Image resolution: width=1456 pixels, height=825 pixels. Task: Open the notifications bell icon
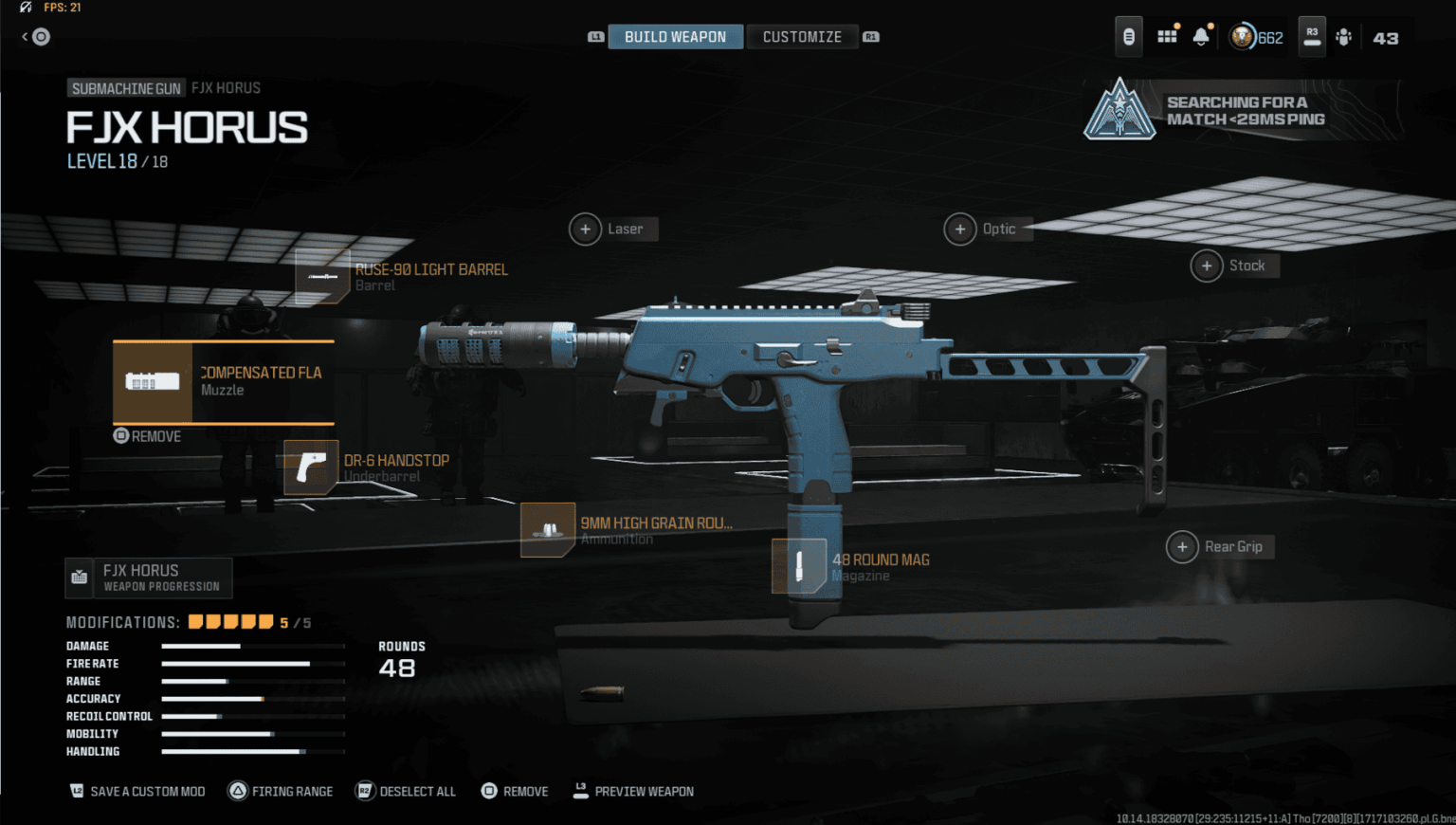click(1201, 35)
